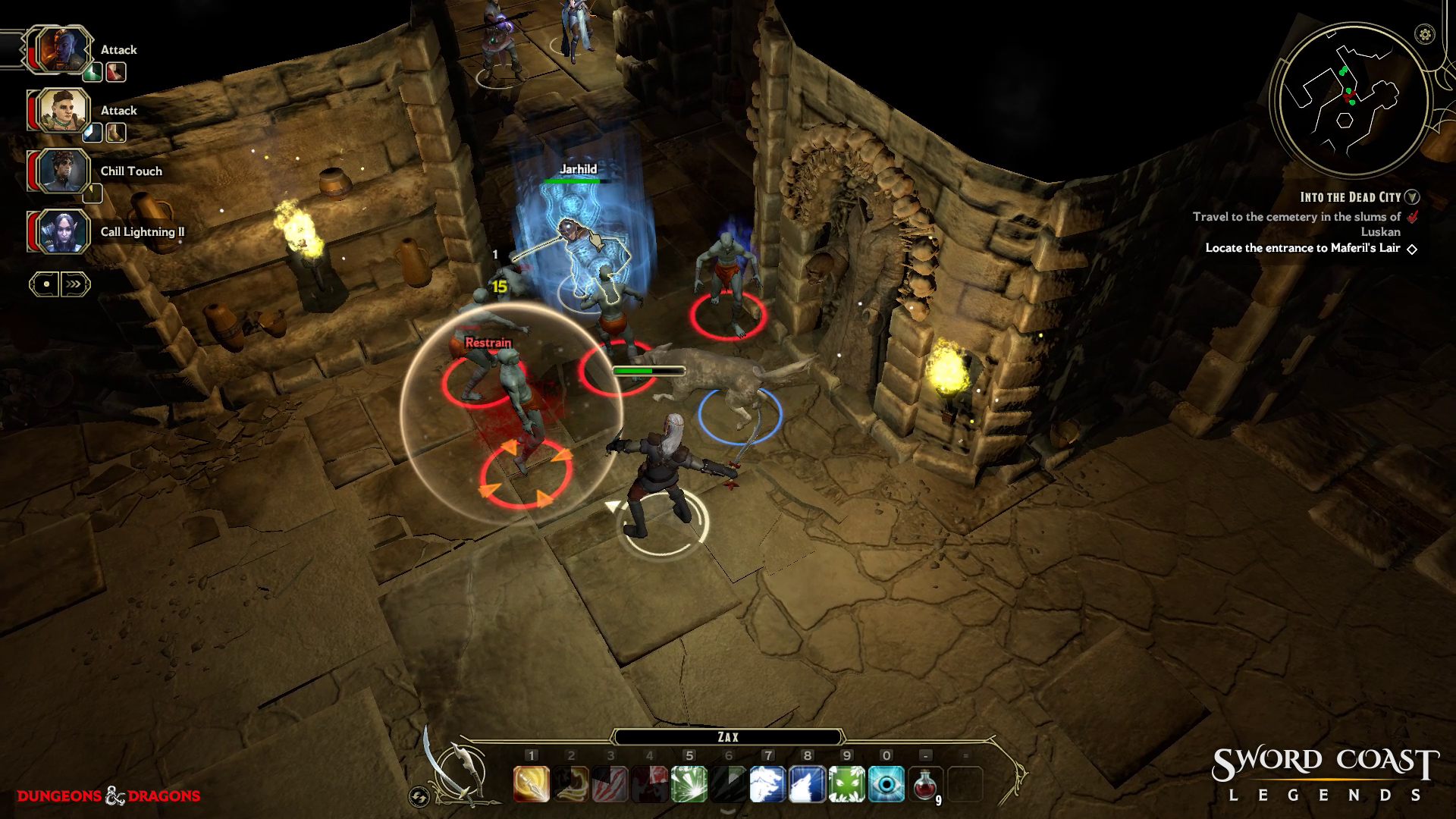Select the Zax name banner above the hotbar

(x=729, y=736)
